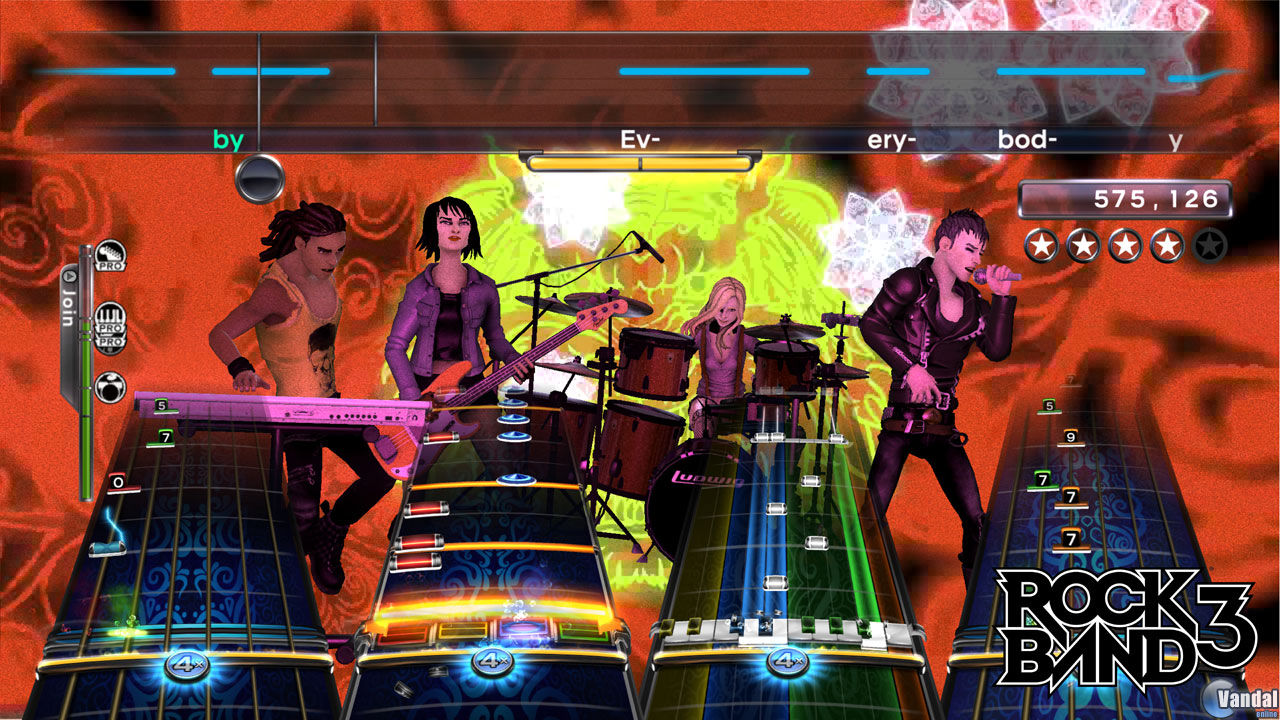Screen dimensions: 1280x720
Task: Toggle the blue sustain note on guitar track
Action: coord(514,478)
